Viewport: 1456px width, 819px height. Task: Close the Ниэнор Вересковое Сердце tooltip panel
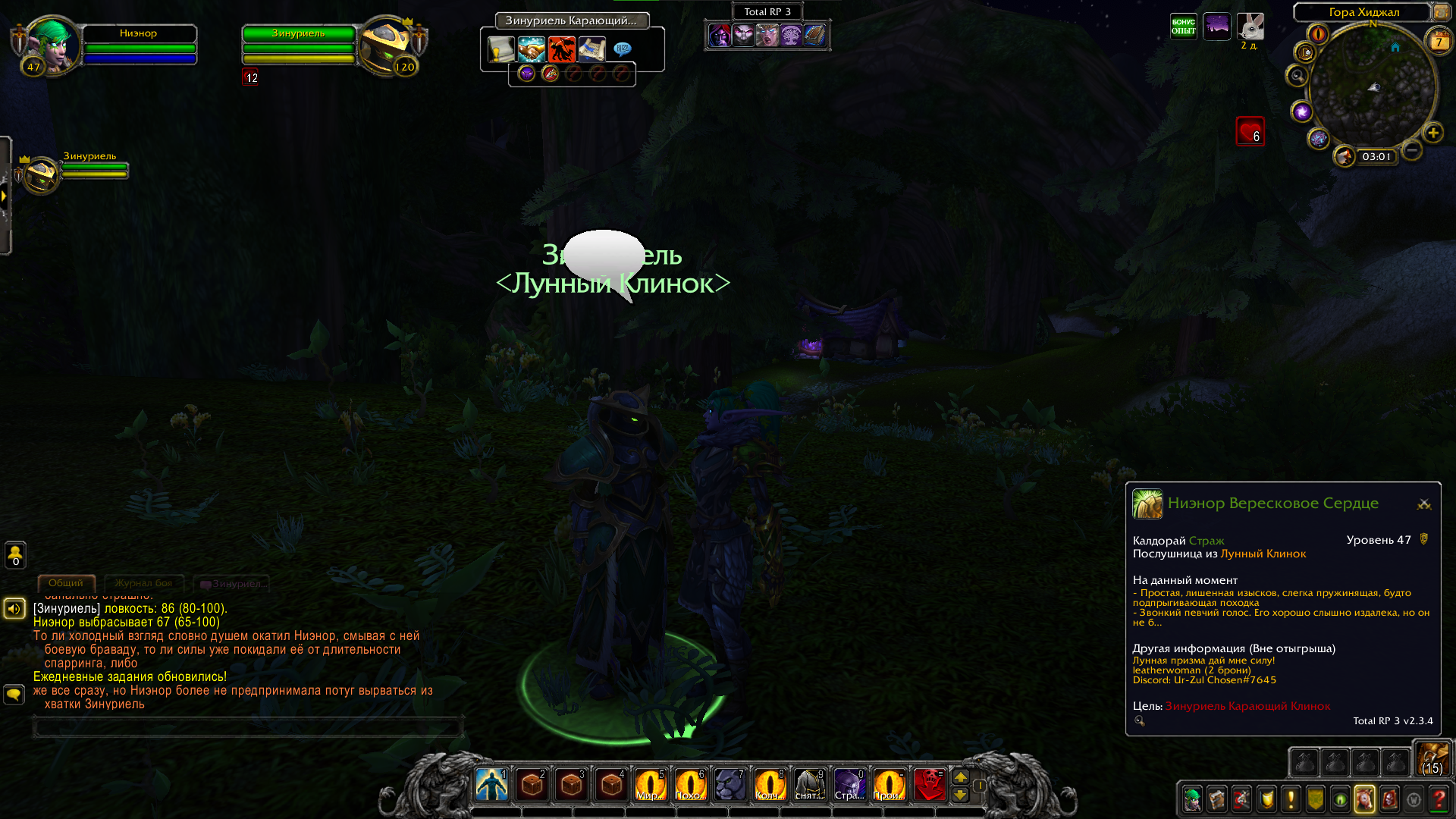click(1423, 504)
